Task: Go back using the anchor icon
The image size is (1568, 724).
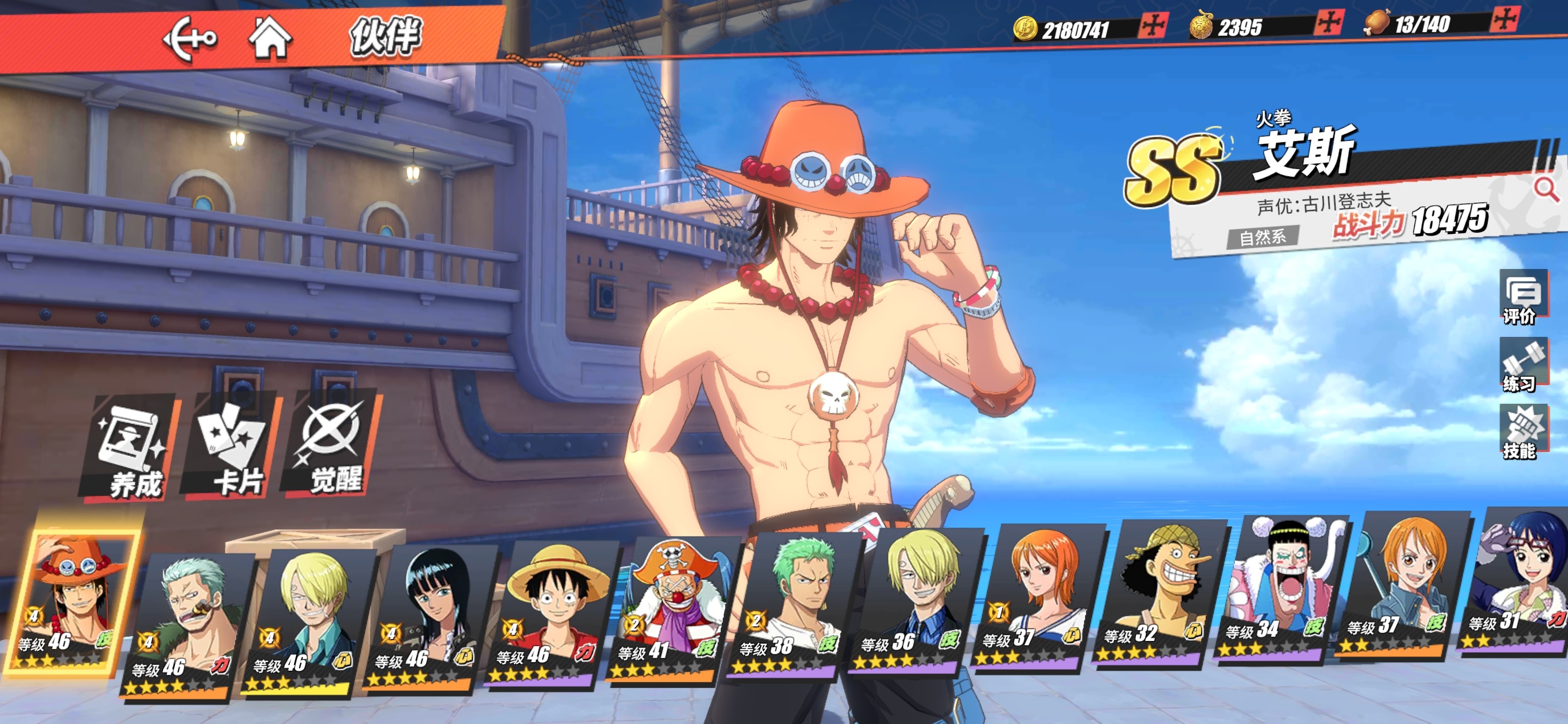Action: click(189, 39)
